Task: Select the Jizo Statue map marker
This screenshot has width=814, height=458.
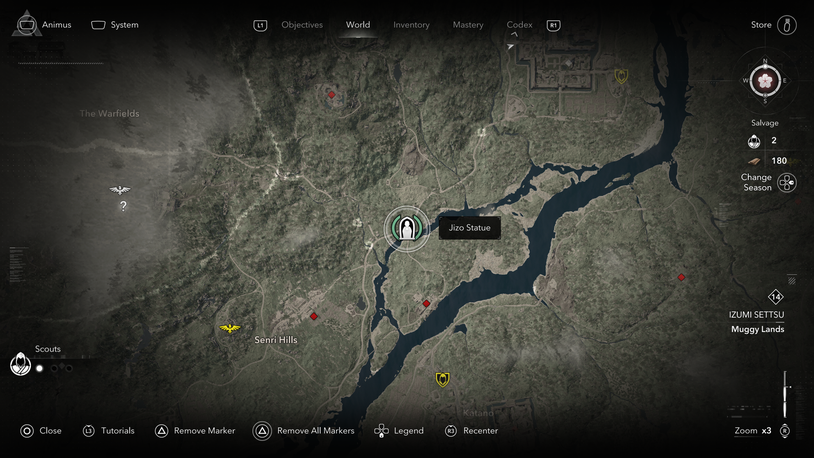Action: [x=406, y=229]
